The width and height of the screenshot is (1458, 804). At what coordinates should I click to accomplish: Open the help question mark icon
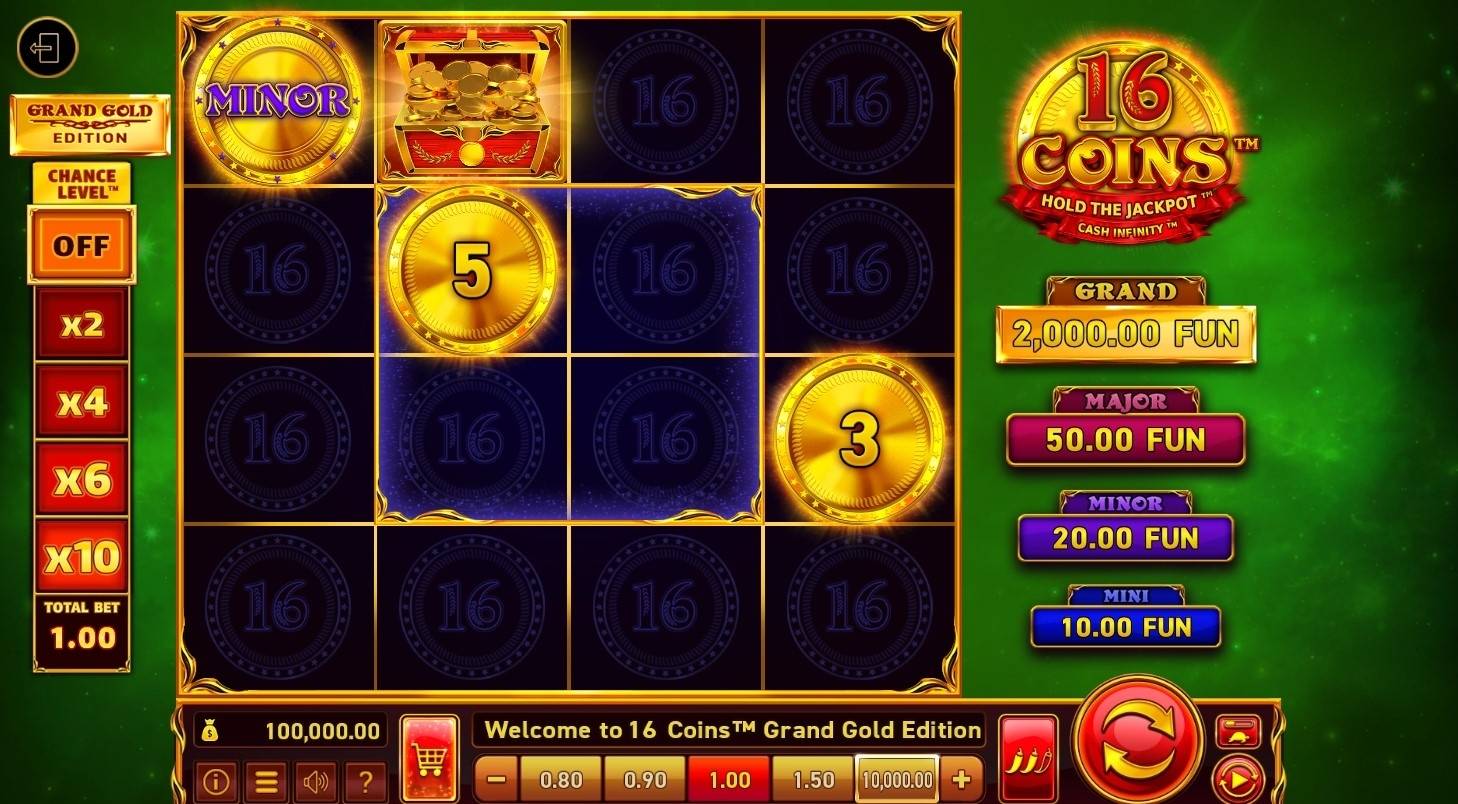(x=367, y=782)
